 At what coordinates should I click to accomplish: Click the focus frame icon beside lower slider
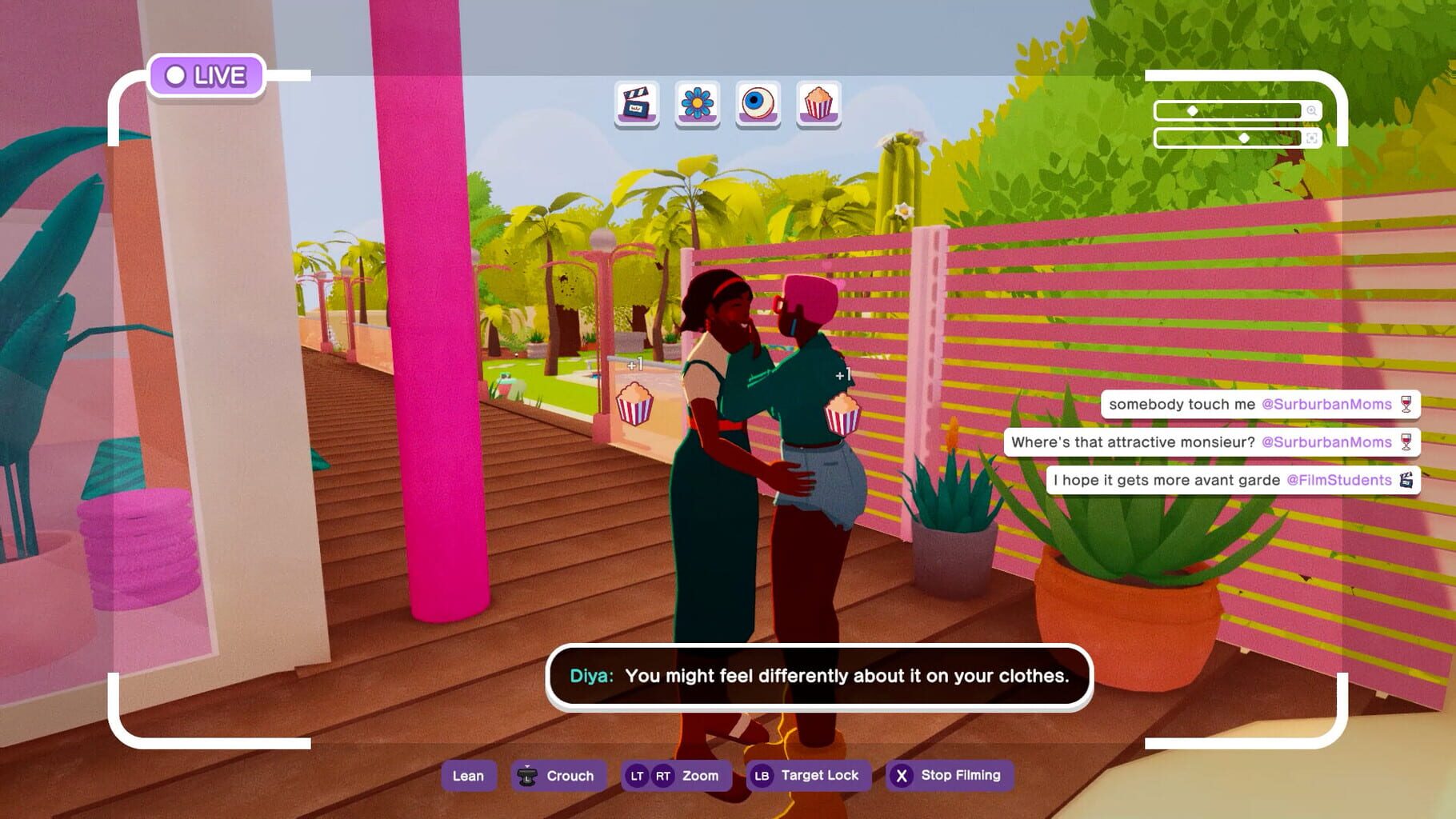click(x=1312, y=138)
